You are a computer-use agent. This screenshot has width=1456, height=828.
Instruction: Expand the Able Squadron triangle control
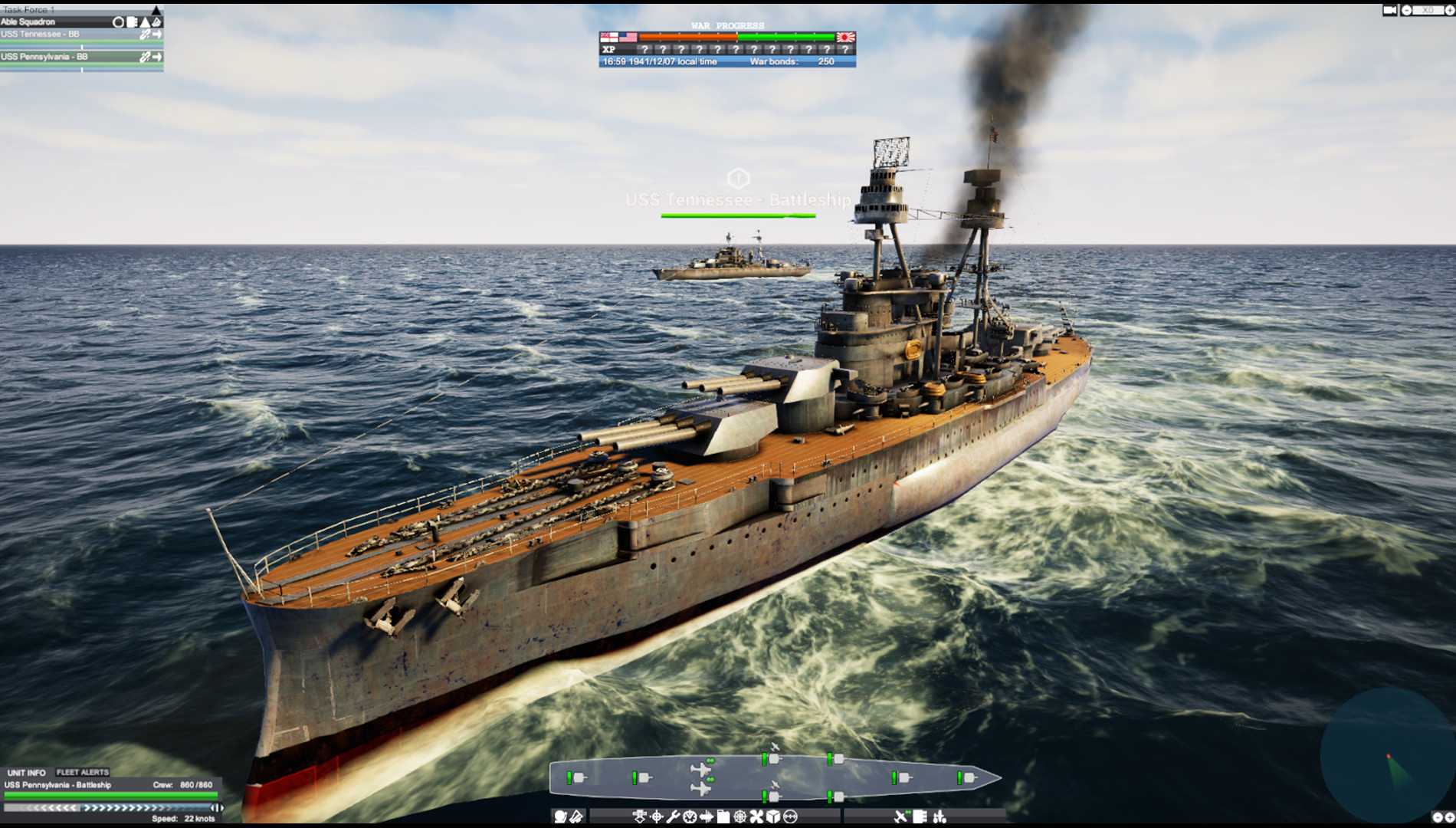[145, 22]
